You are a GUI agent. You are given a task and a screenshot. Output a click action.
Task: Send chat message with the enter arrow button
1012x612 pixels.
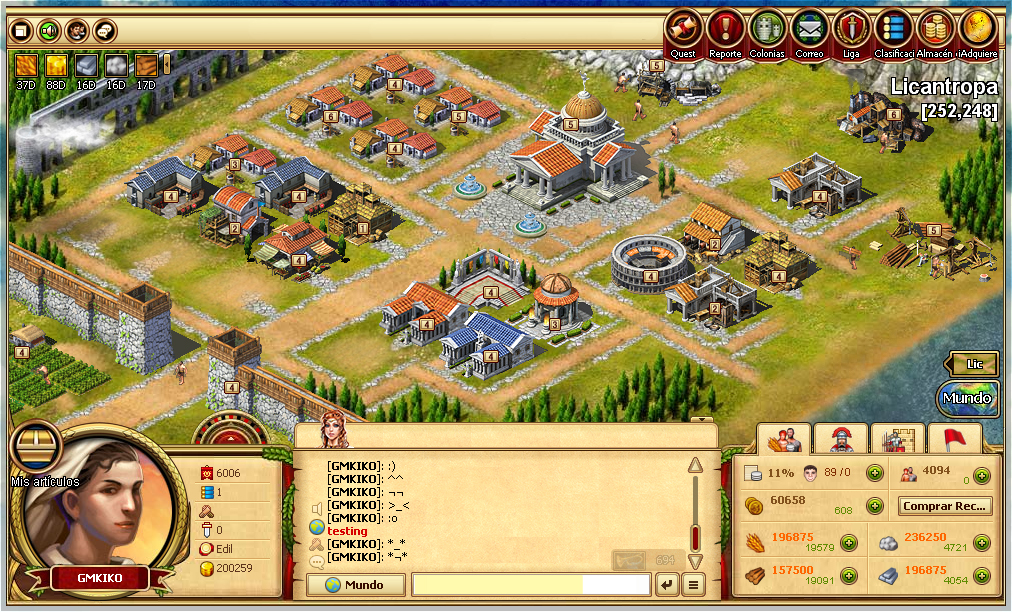click(667, 585)
